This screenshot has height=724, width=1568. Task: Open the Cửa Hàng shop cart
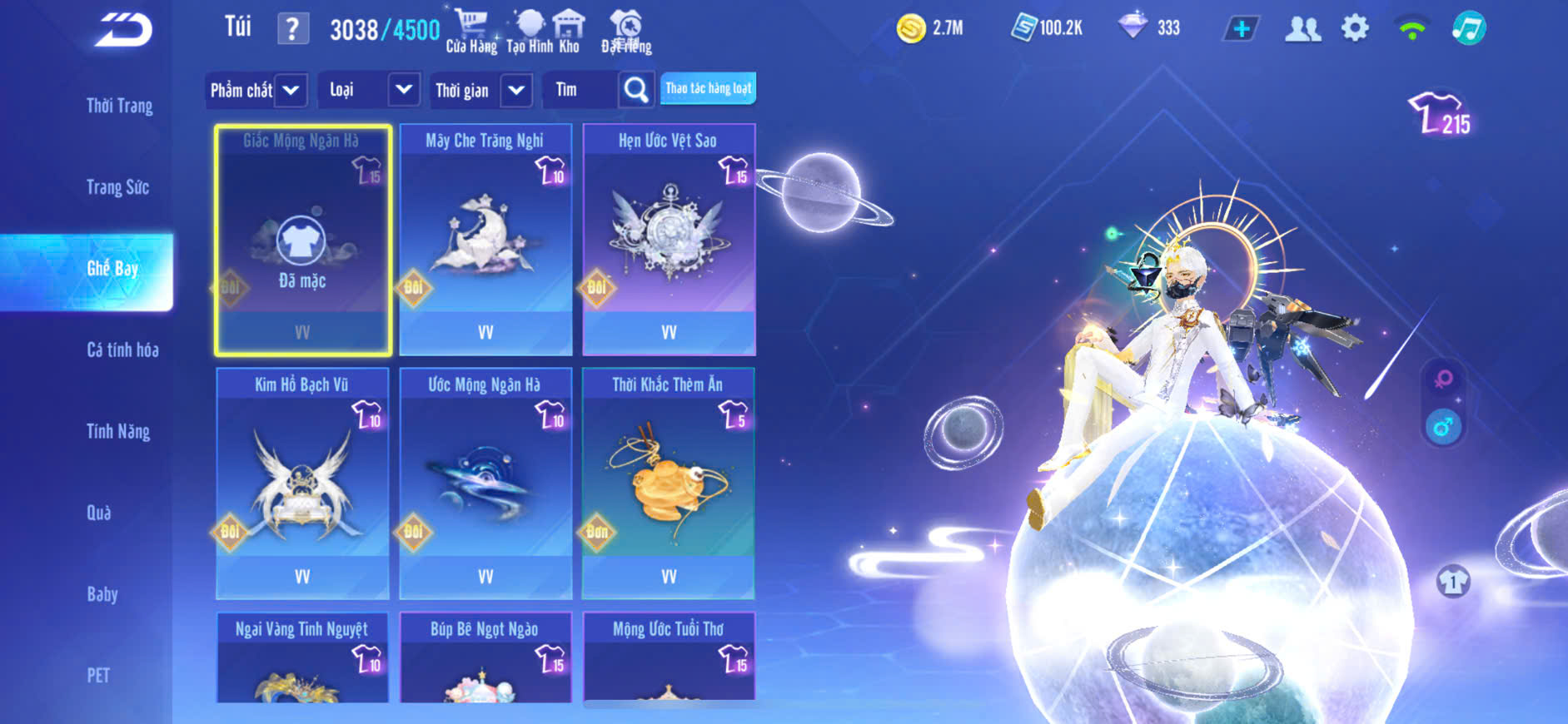[x=471, y=31]
